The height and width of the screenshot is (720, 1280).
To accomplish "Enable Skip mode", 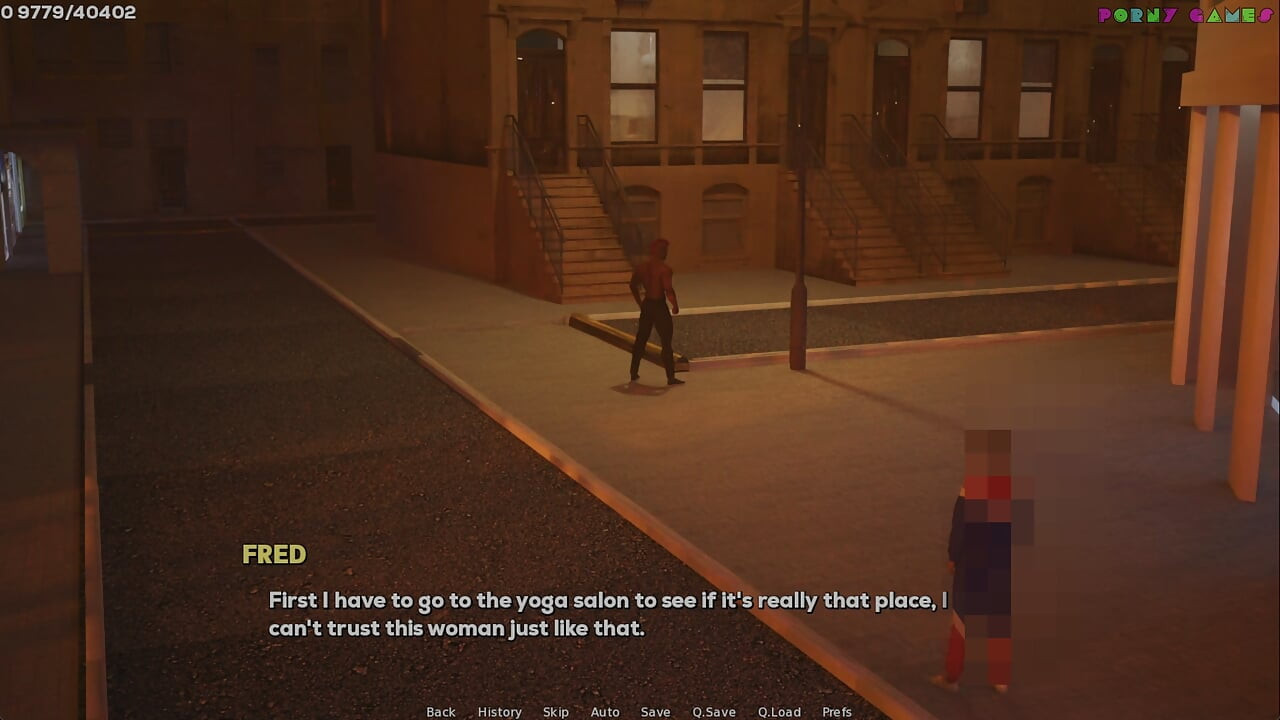I will coord(556,711).
